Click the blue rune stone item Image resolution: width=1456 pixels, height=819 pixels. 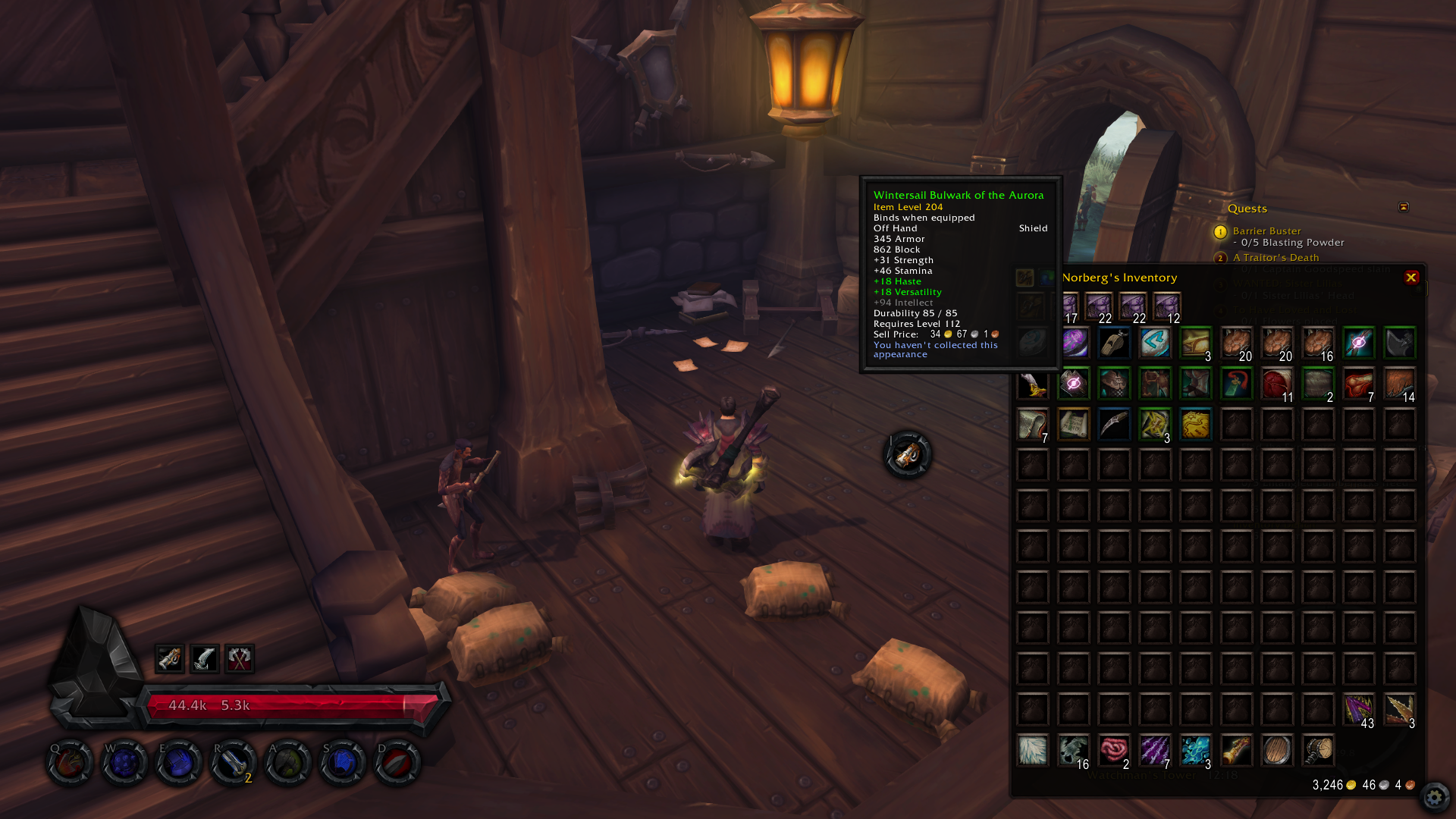[1155, 343]
